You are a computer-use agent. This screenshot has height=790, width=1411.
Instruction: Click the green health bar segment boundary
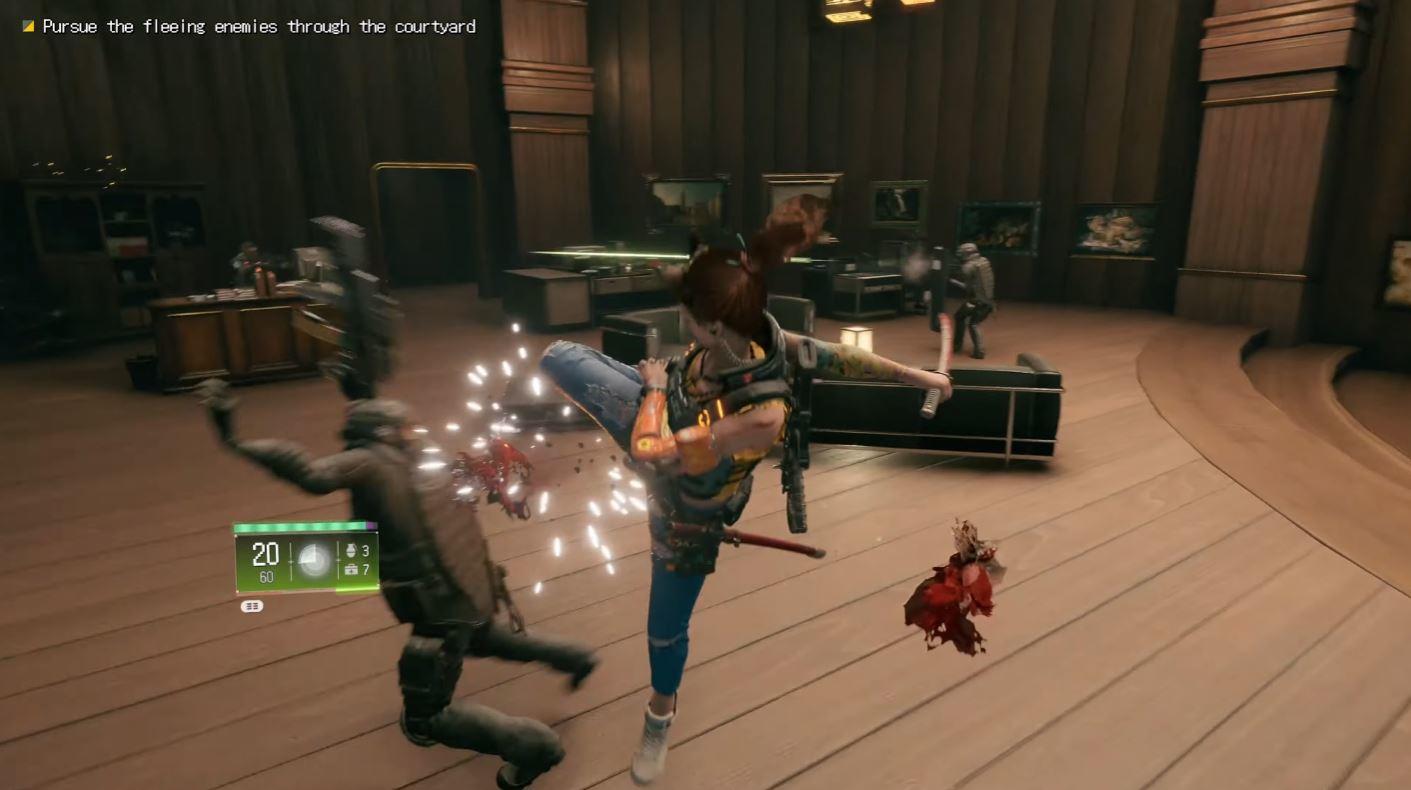click(367, 525)
